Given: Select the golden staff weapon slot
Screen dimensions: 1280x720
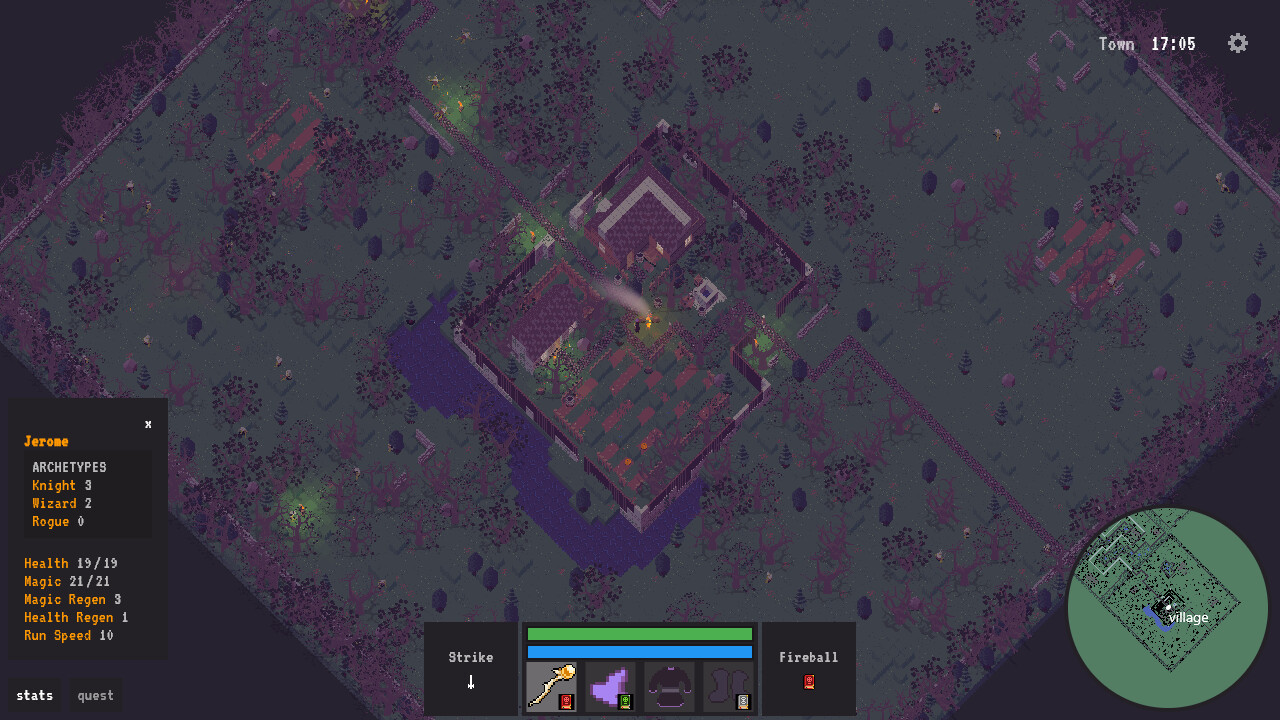Looking at the screenshot, I should coord(551,686).
